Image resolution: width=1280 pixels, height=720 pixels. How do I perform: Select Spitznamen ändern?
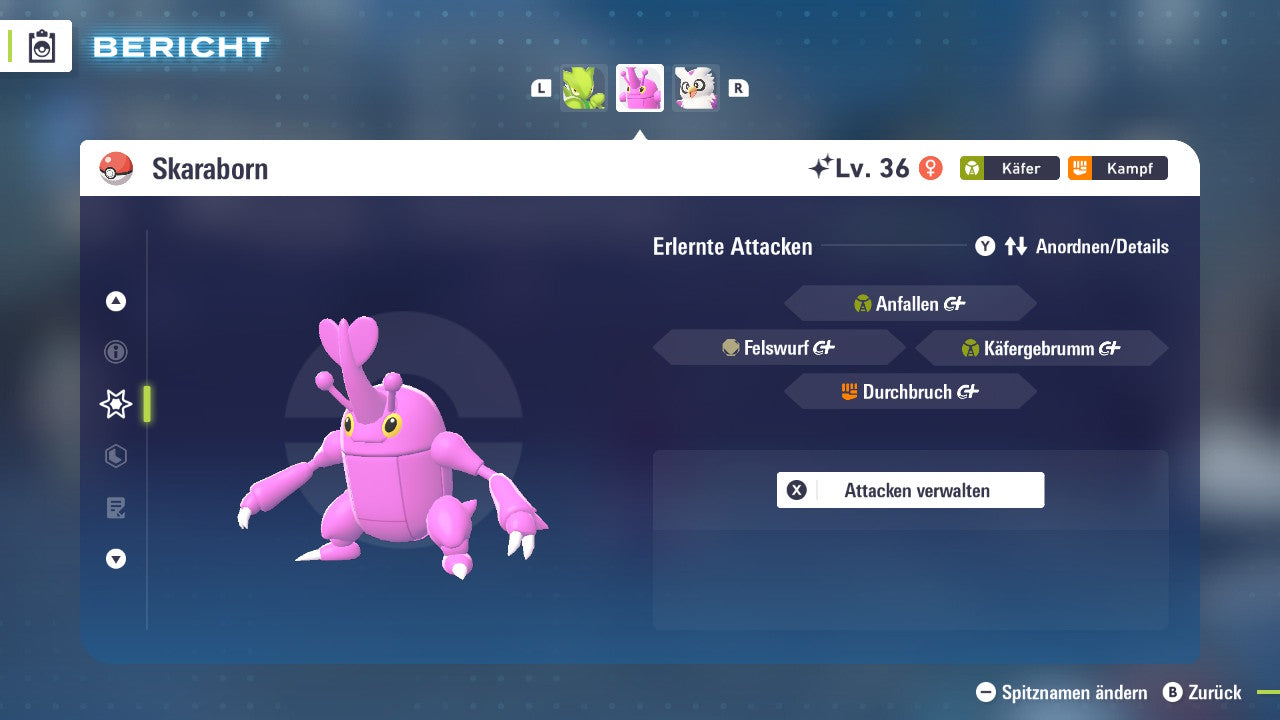point(1060,692)
